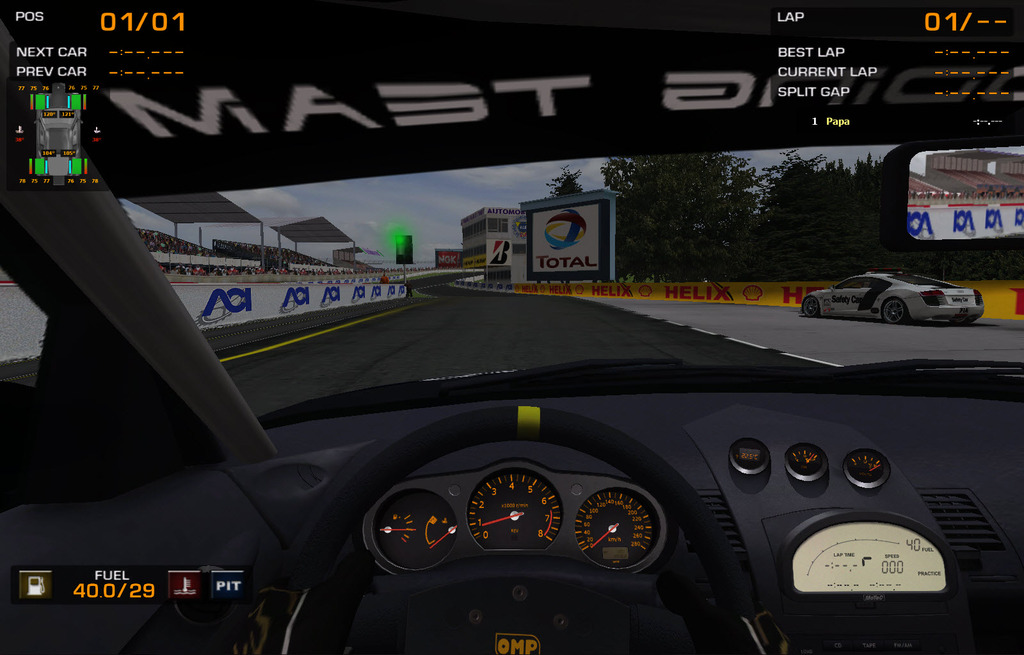Select driver Papa in the standings list
This screenshot has width=1024, height=655.
tap(838, 121)
